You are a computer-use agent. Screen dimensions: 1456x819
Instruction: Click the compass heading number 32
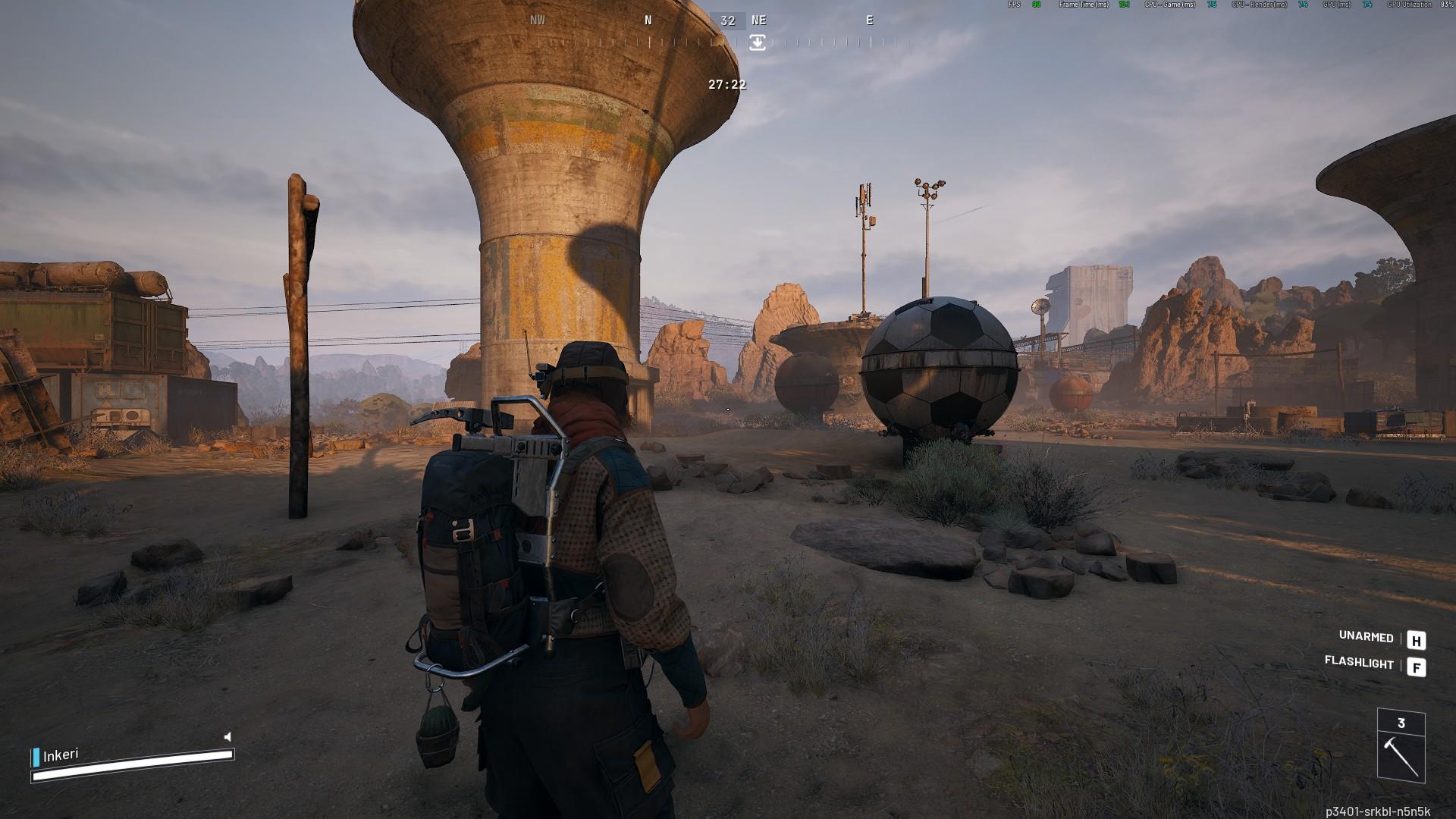(728, 21)
